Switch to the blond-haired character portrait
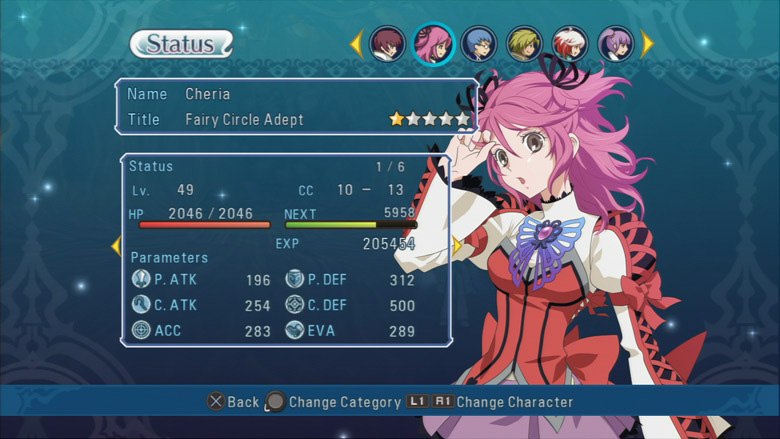 point(524,43)
